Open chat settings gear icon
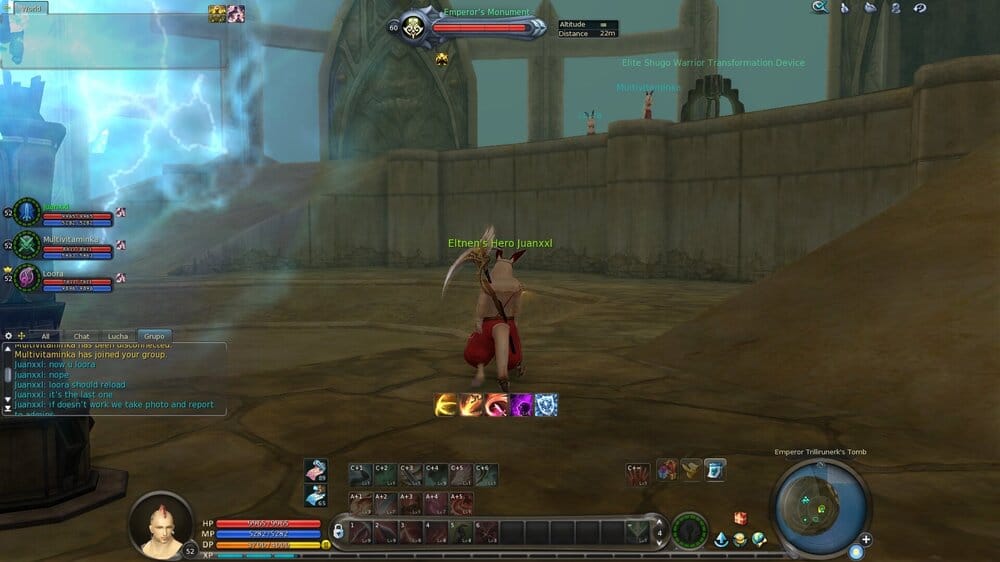This screenshot has height=562, width=1000. (x=9, y=336)
